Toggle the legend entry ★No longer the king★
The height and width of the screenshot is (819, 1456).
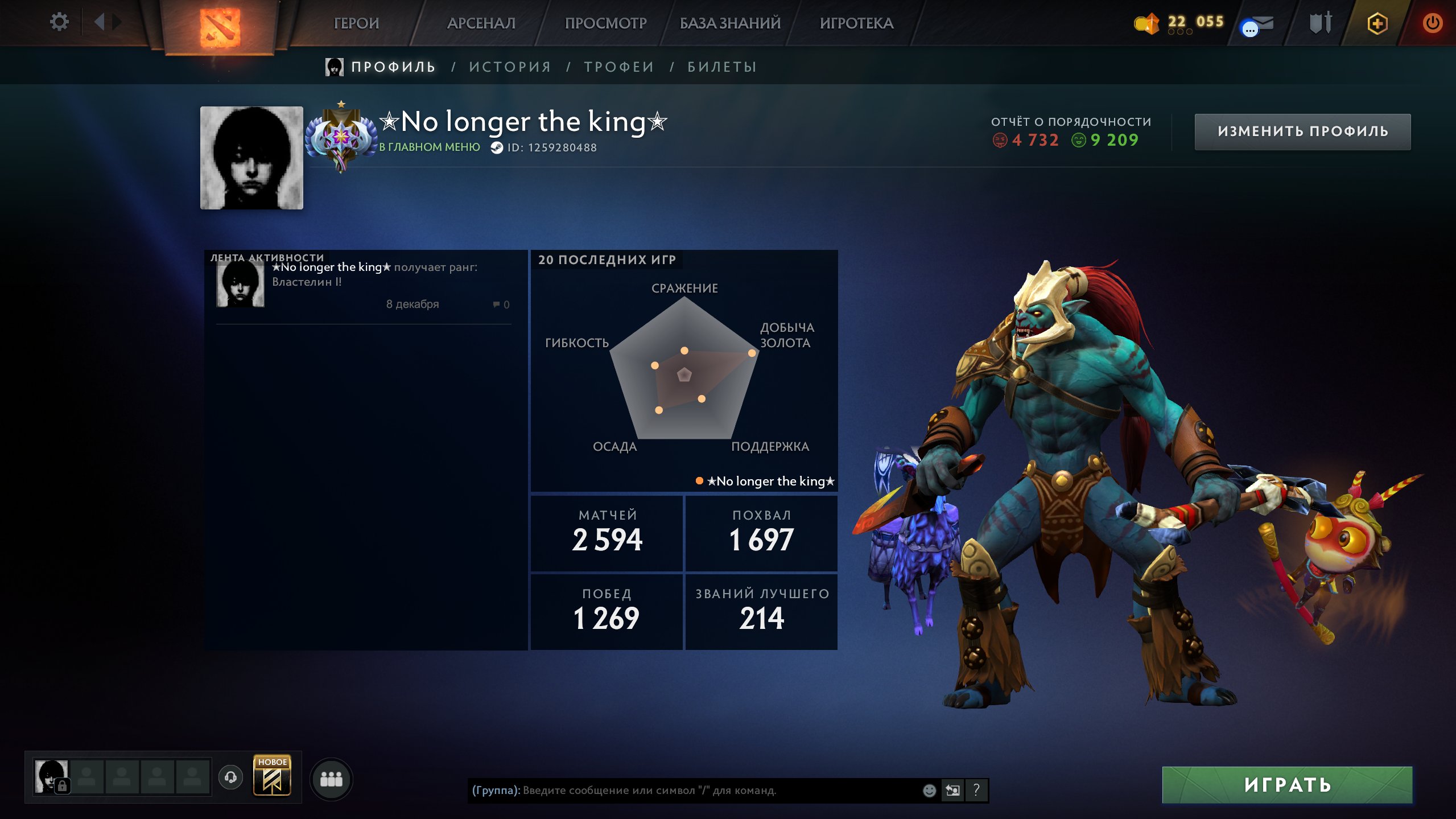pos(762,481)
